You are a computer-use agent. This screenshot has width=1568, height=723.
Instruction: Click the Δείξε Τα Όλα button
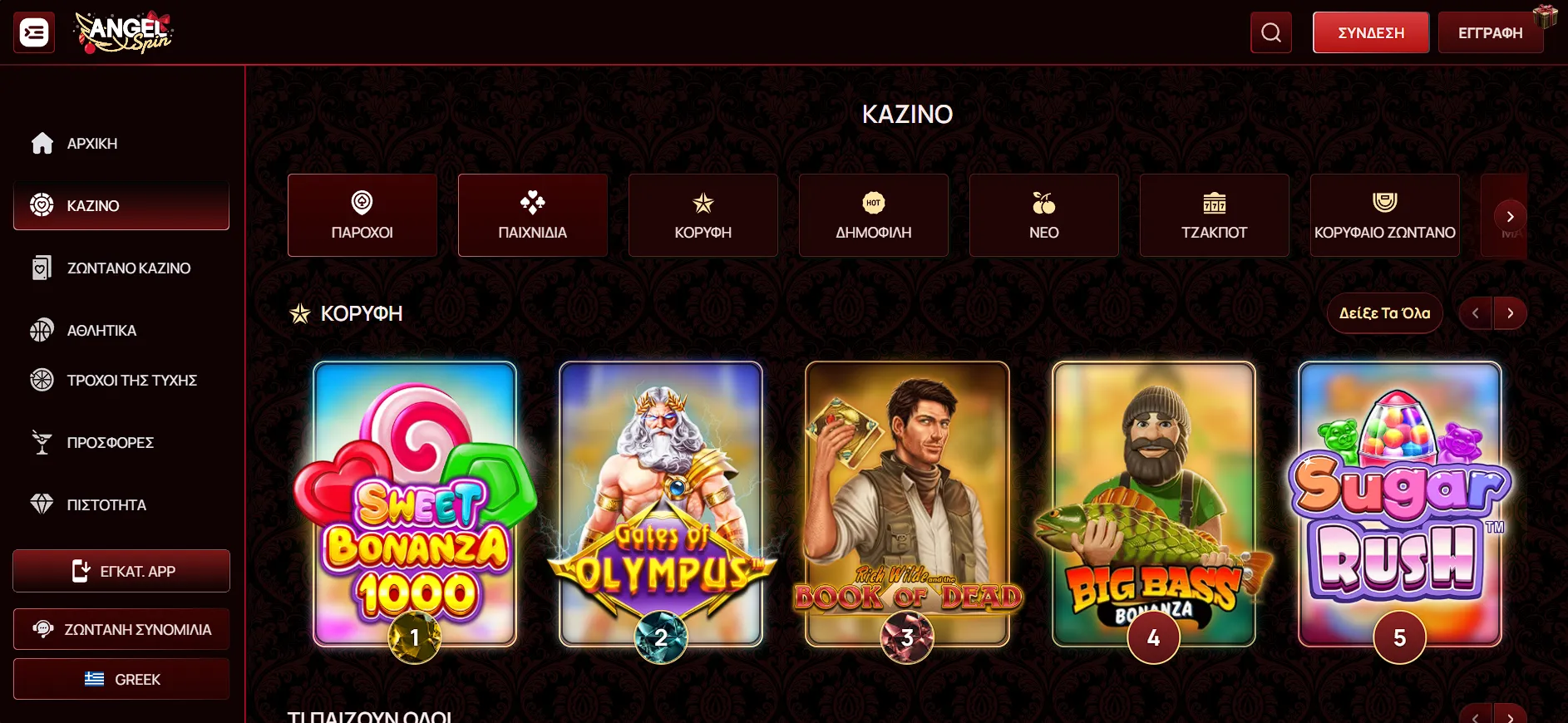coord(1384,313)
